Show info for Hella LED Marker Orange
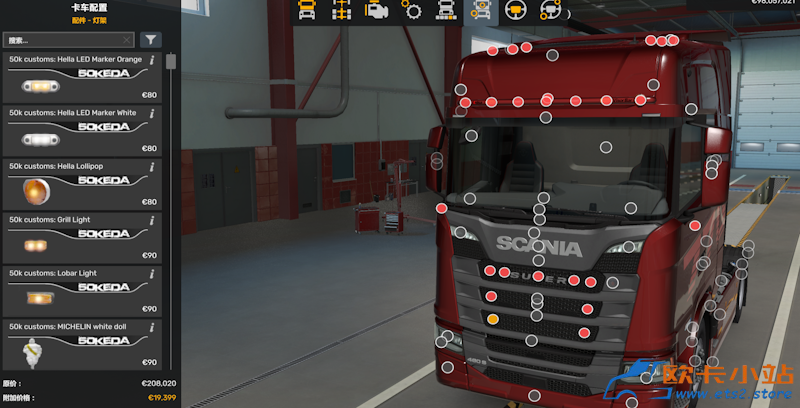The height and width of the screenshot is (408, 800). [152, 59]
